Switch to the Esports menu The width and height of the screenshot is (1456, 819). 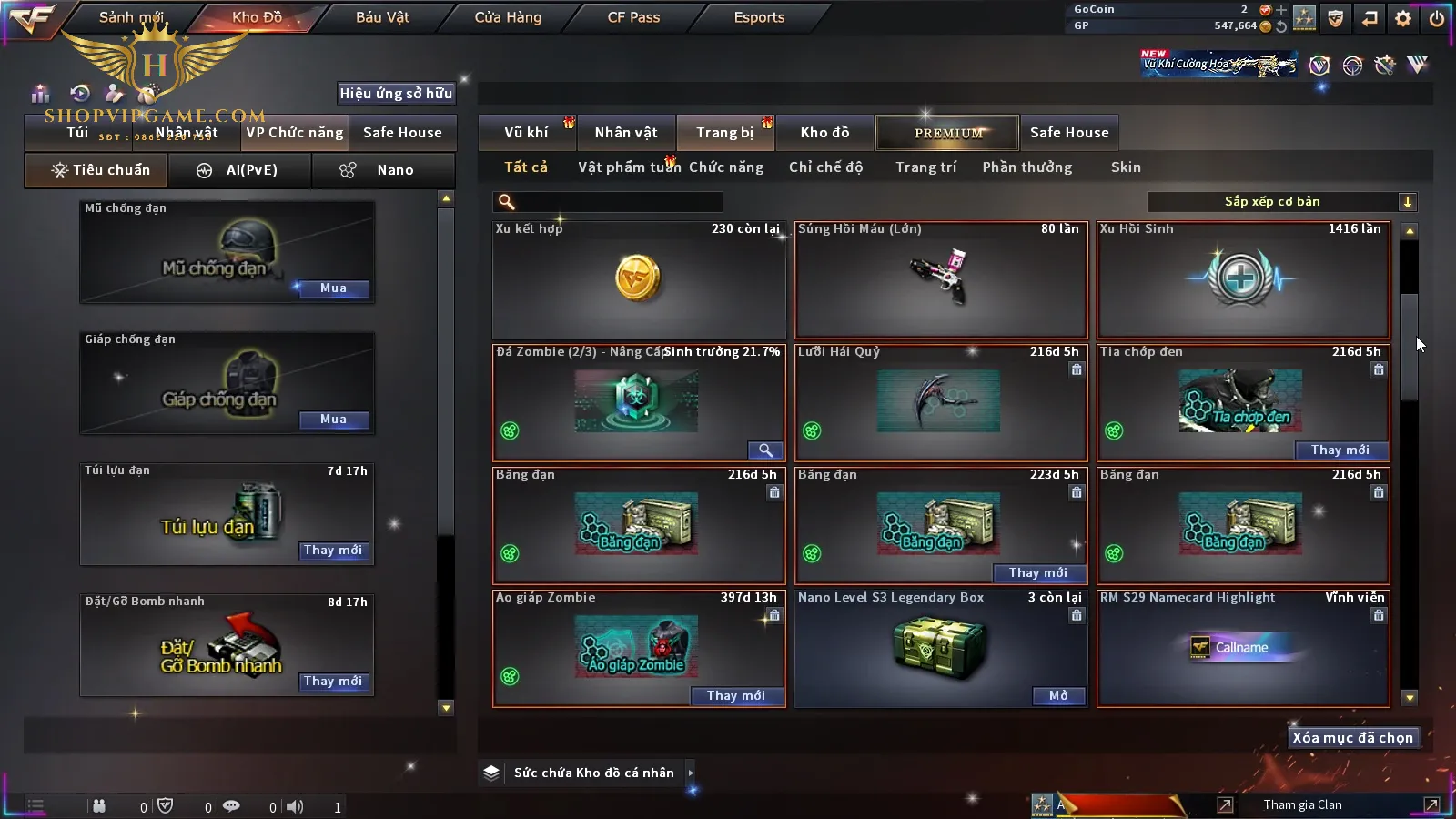pos(759,17)
